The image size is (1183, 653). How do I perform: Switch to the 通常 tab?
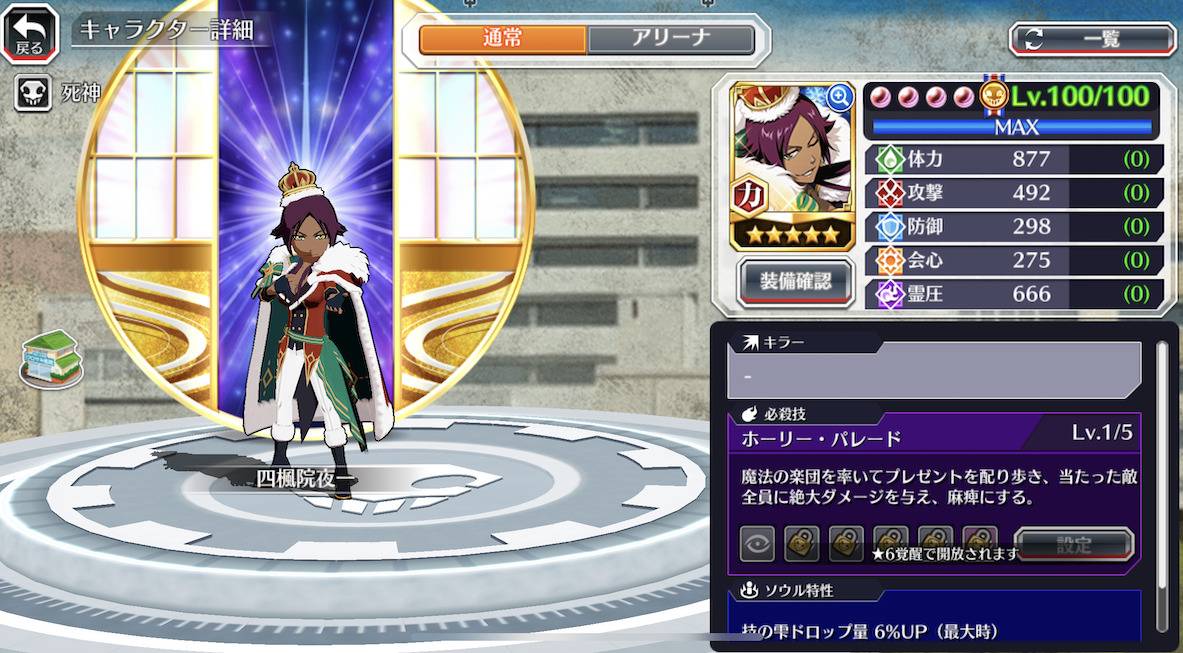(502, 39)
